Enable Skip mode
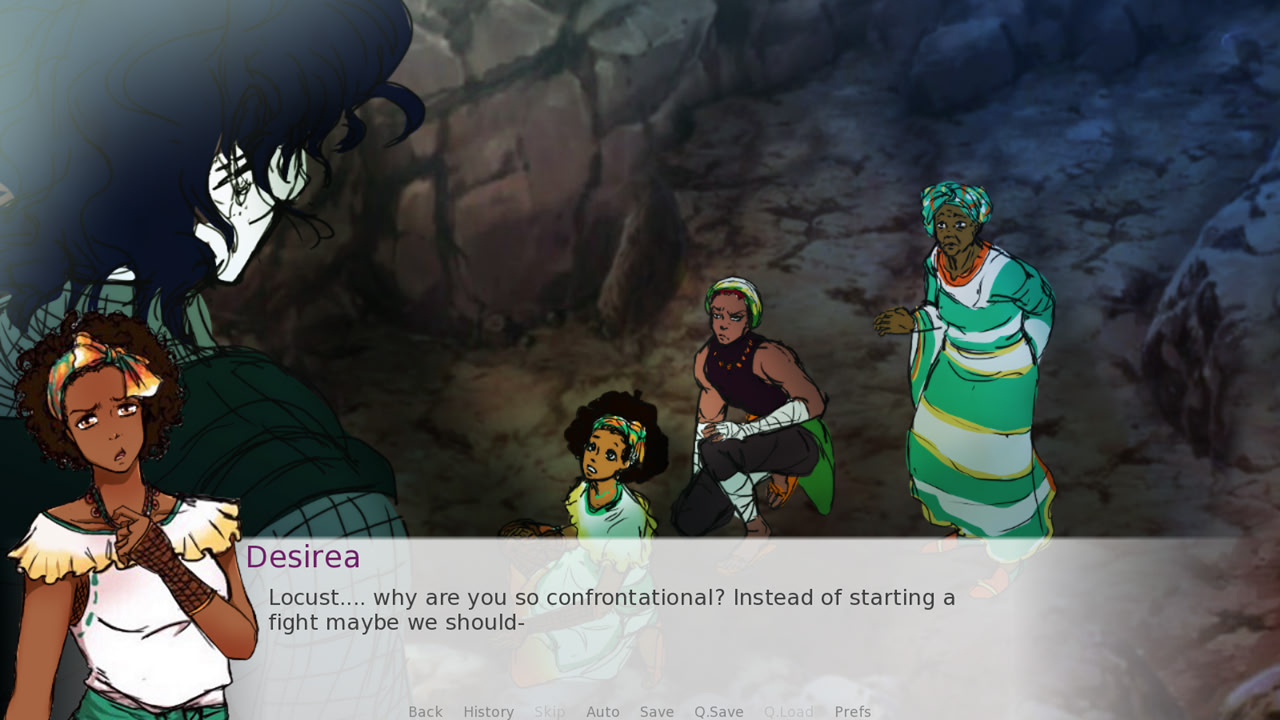The image size is (1280, 720). pos(550,711)
